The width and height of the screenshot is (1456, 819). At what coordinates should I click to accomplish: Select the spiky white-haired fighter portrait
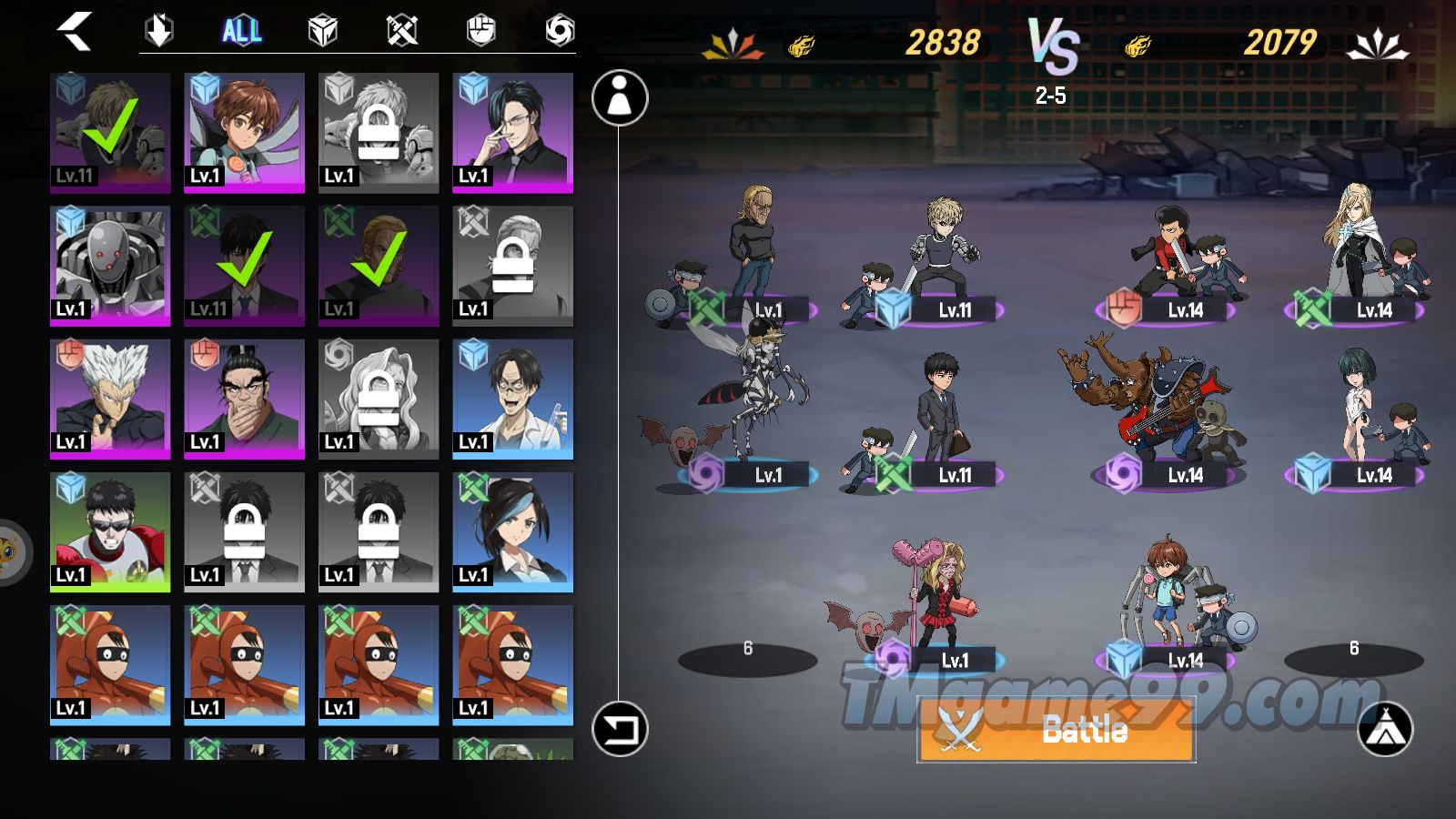(x=110, y=399)
